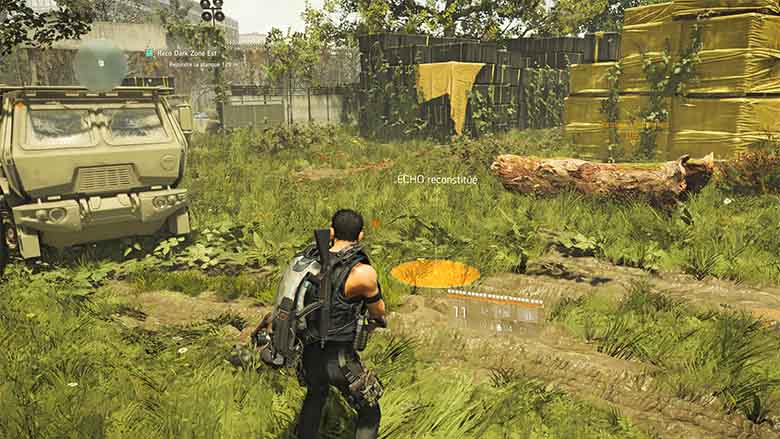Click the orange ECHO interaction marker

point(434,273)
